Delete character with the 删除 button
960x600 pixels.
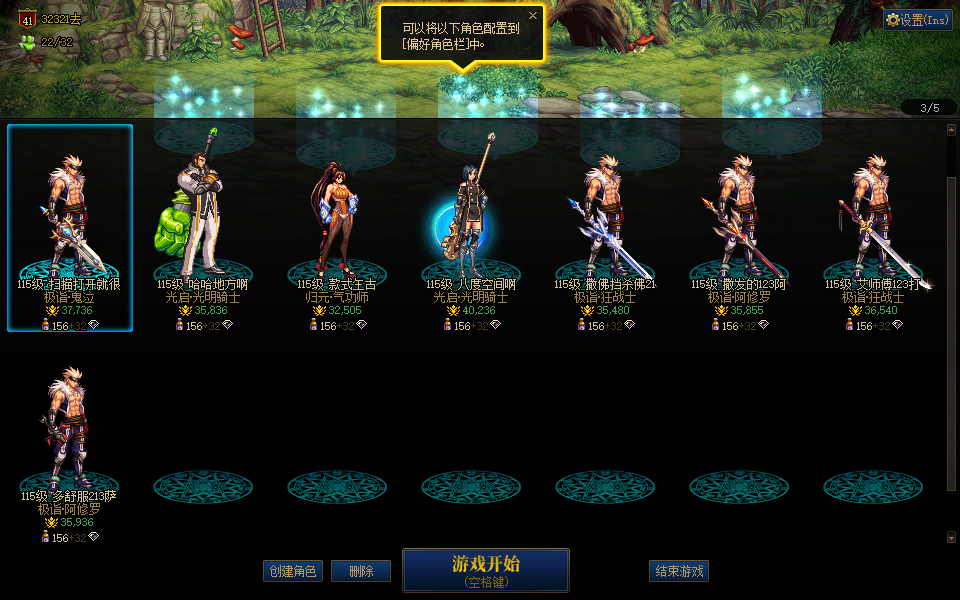pyautogui.click(x=360, y=571)
